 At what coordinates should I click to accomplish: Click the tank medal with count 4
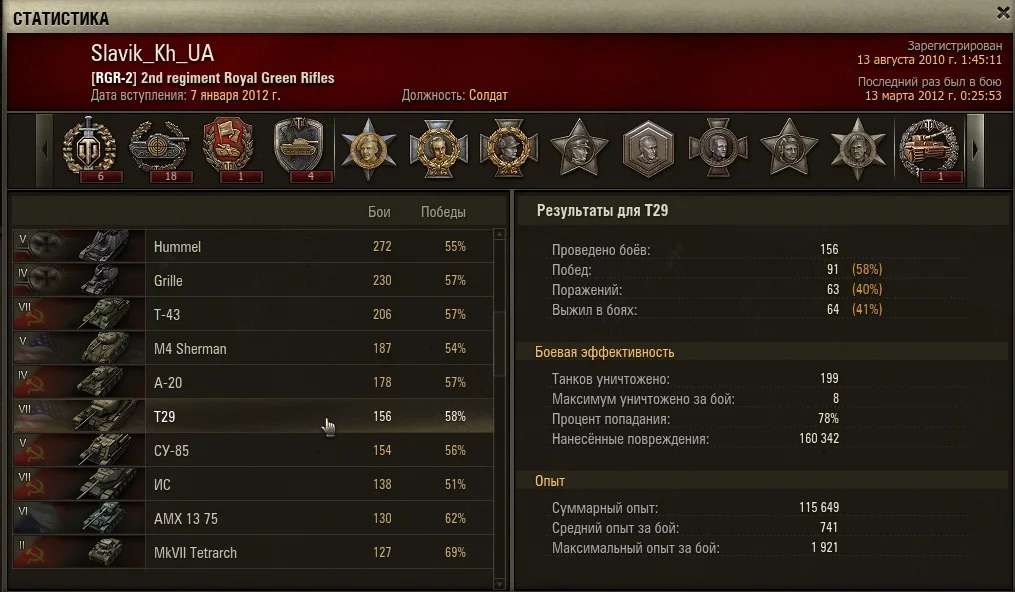(297, 148)
